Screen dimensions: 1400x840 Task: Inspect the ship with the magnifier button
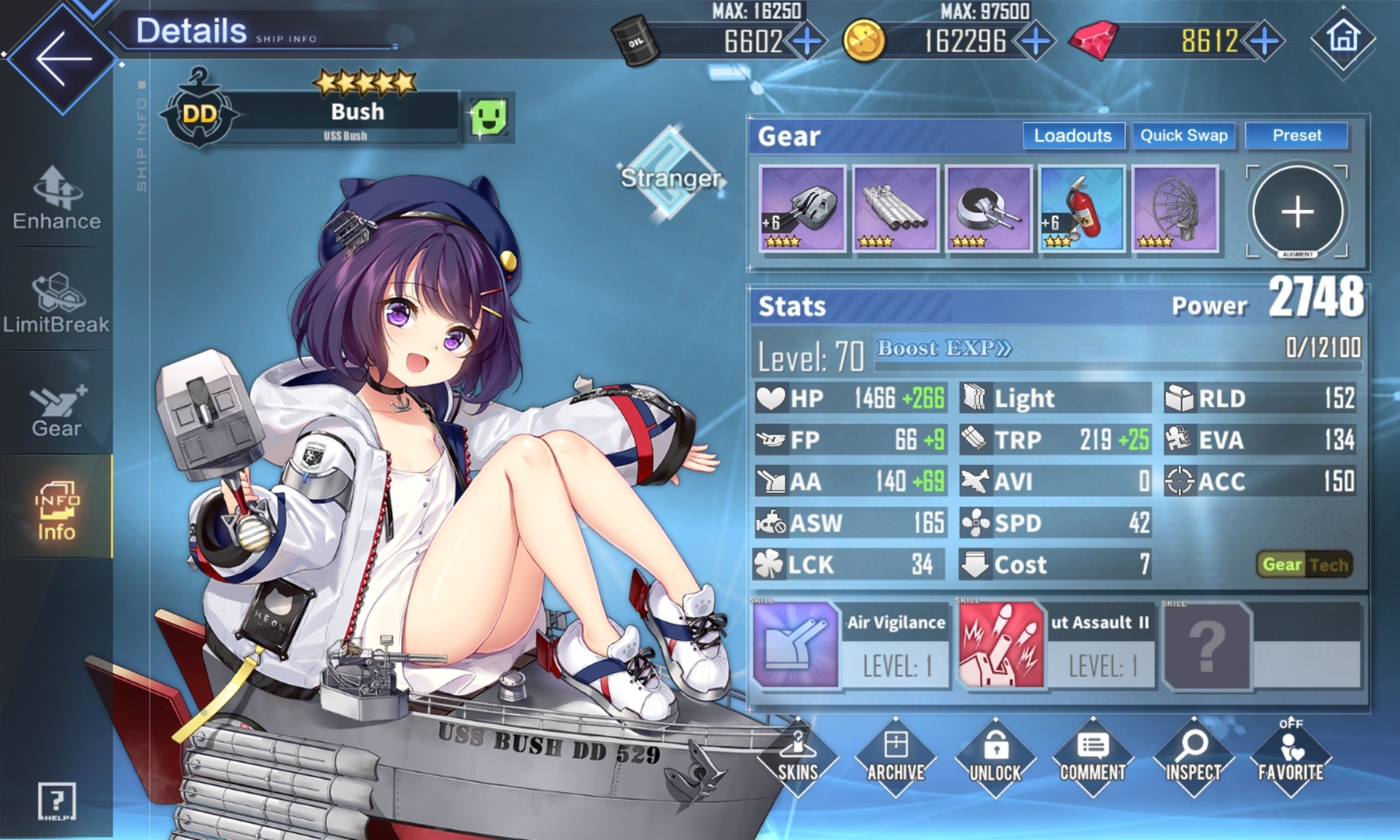pos(1193,758)
